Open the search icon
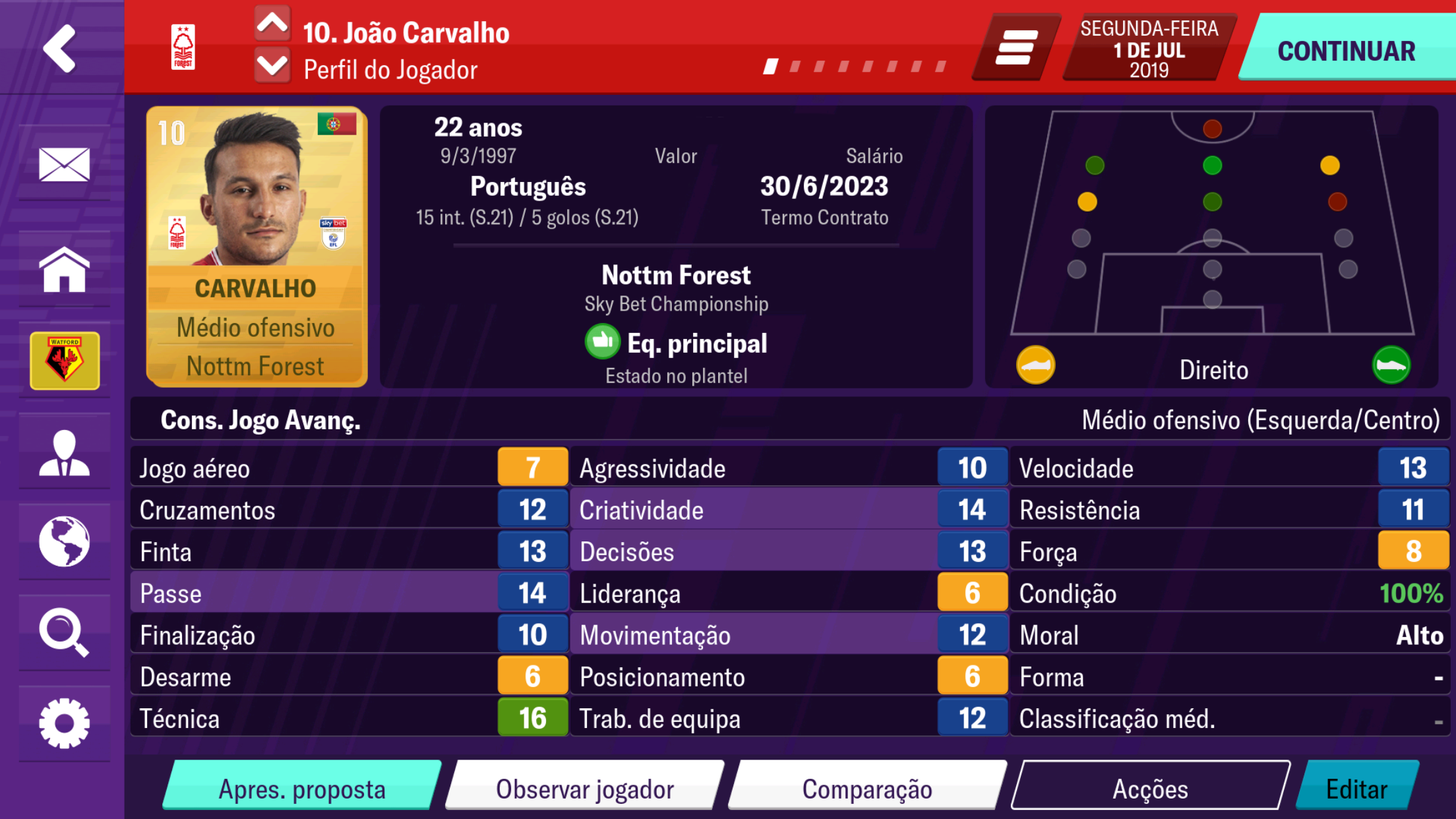 click(x=64, y=632)
